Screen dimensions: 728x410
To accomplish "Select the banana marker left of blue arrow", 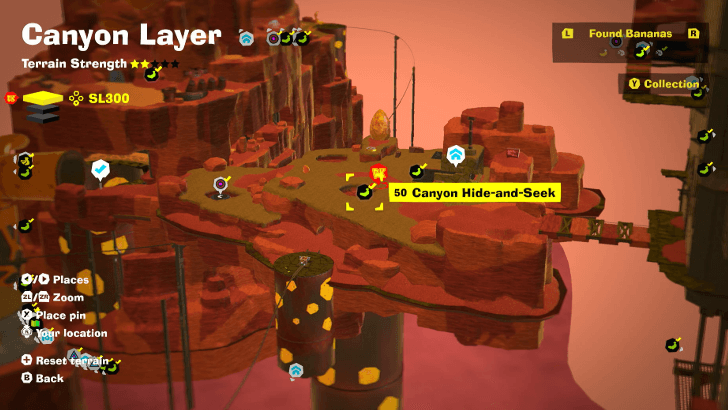I will 418,172.
